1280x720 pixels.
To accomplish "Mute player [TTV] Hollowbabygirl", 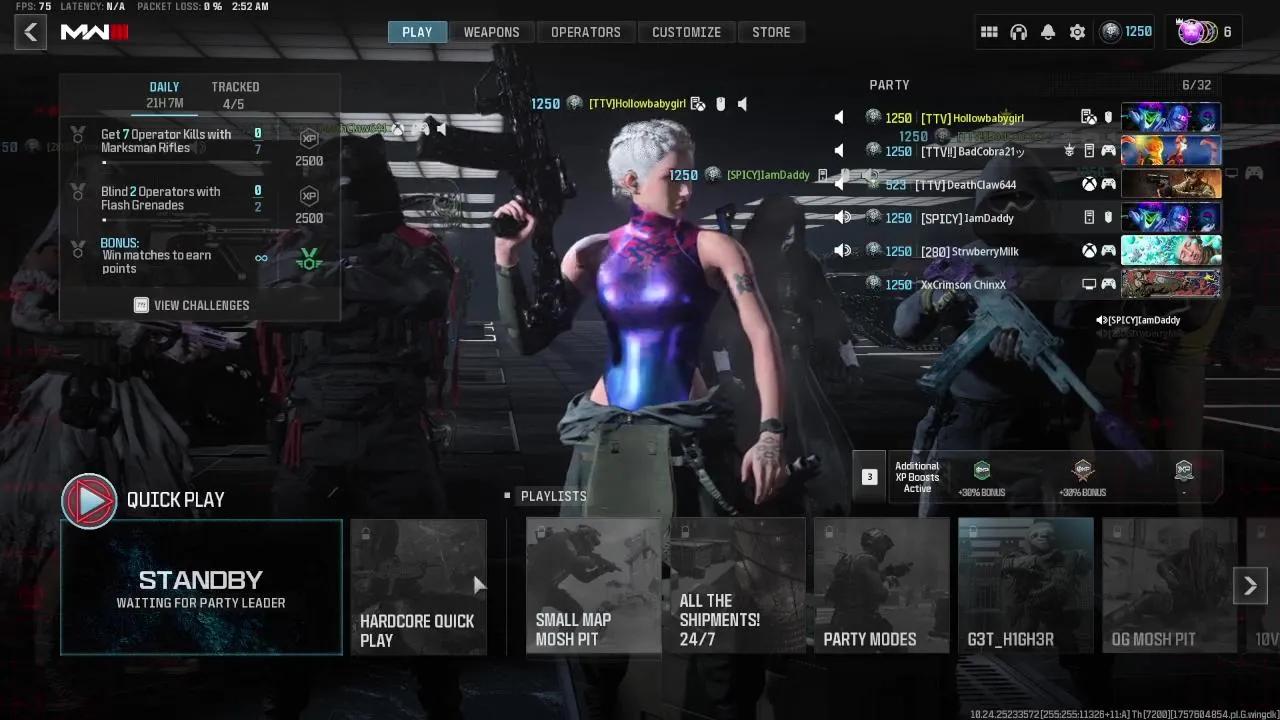I will coord(839,117).
